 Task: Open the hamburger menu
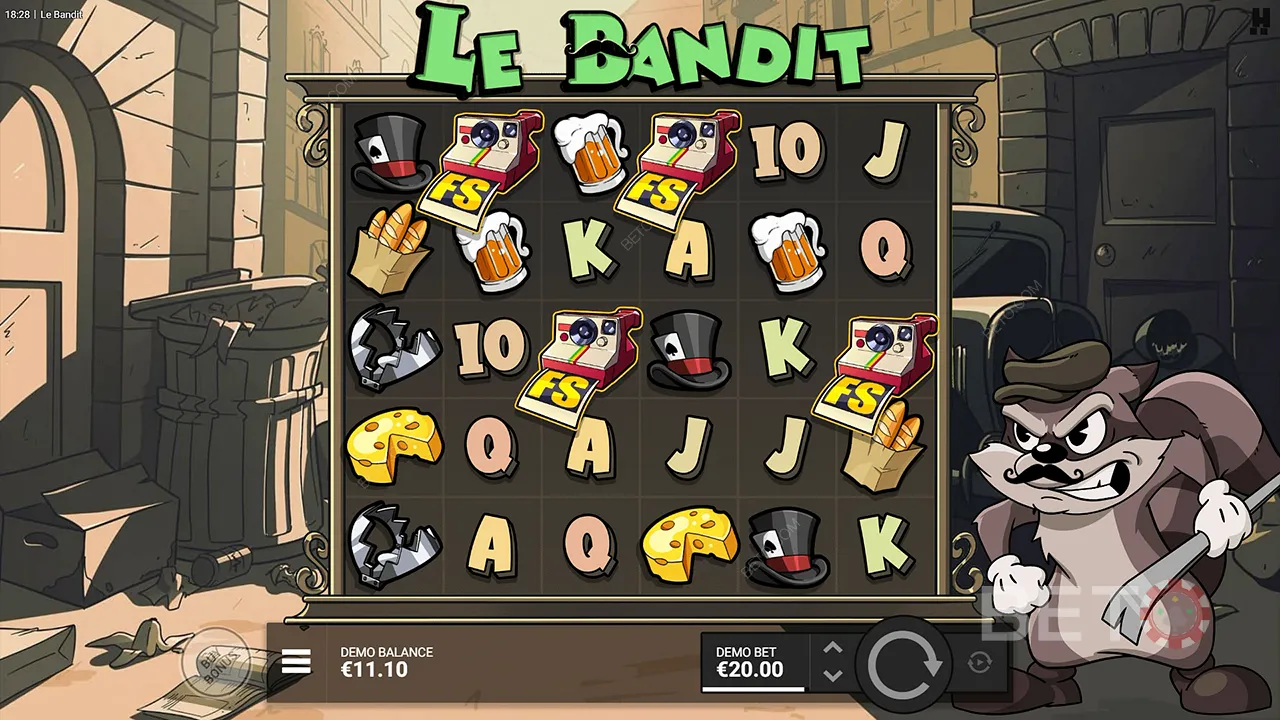point(296,661)
